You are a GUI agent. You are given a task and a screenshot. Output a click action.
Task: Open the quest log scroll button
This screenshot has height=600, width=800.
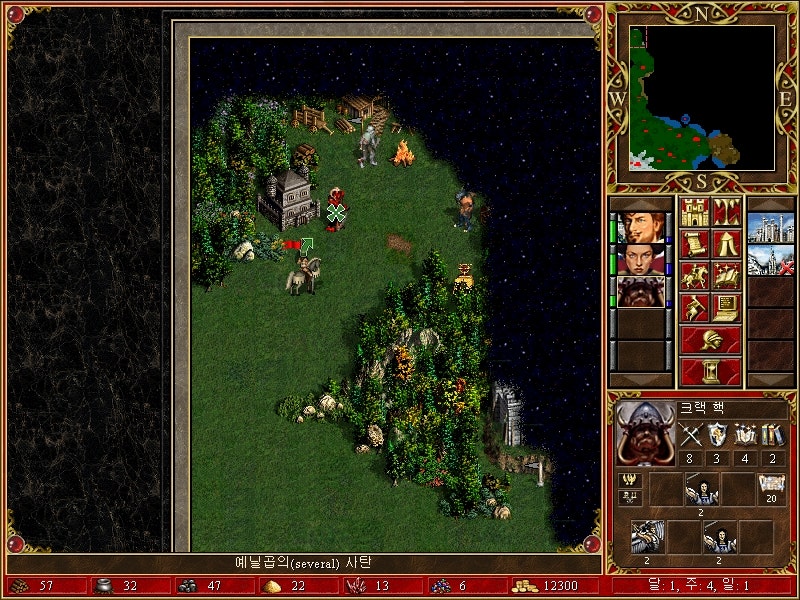click(x=695, y=243)
